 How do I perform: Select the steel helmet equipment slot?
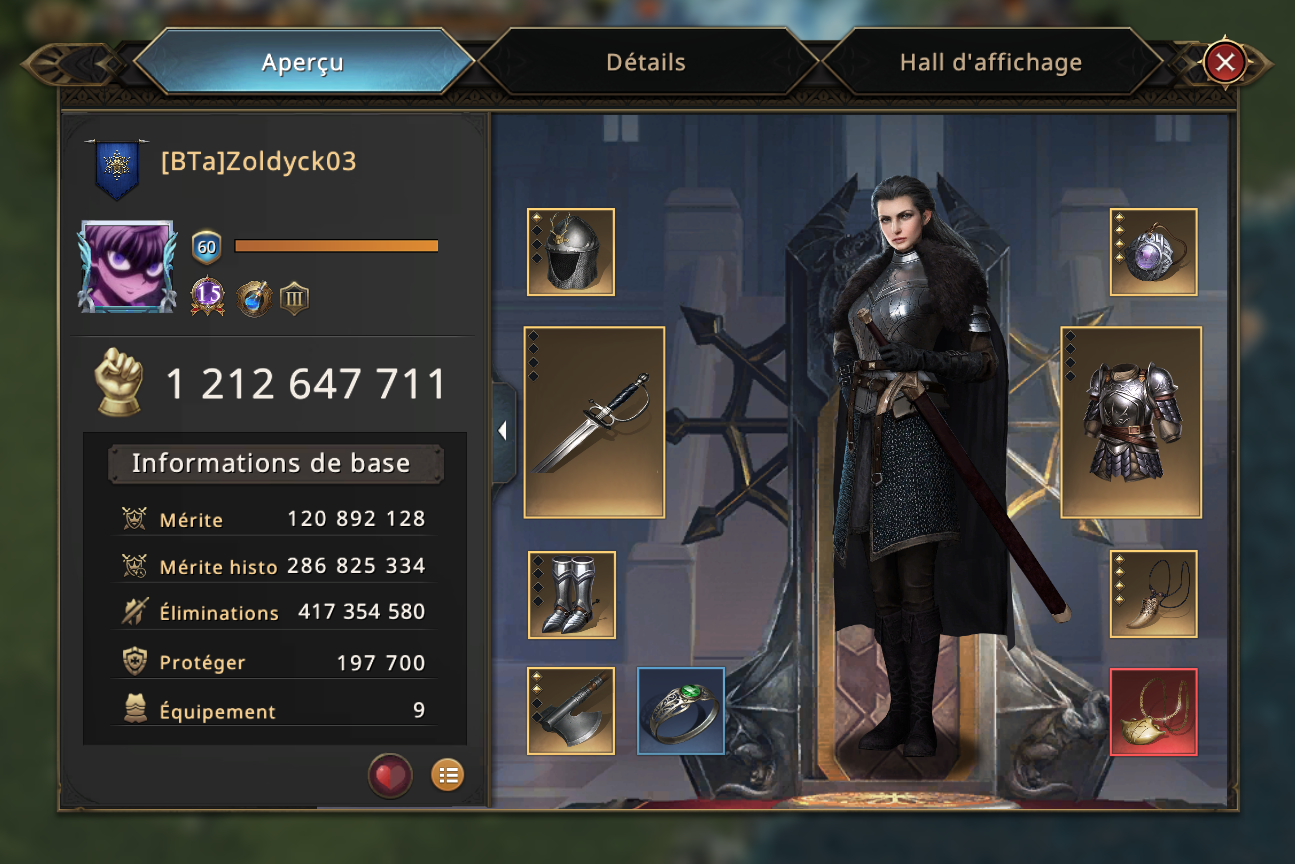pyautogui.click(x=571, y=252)
